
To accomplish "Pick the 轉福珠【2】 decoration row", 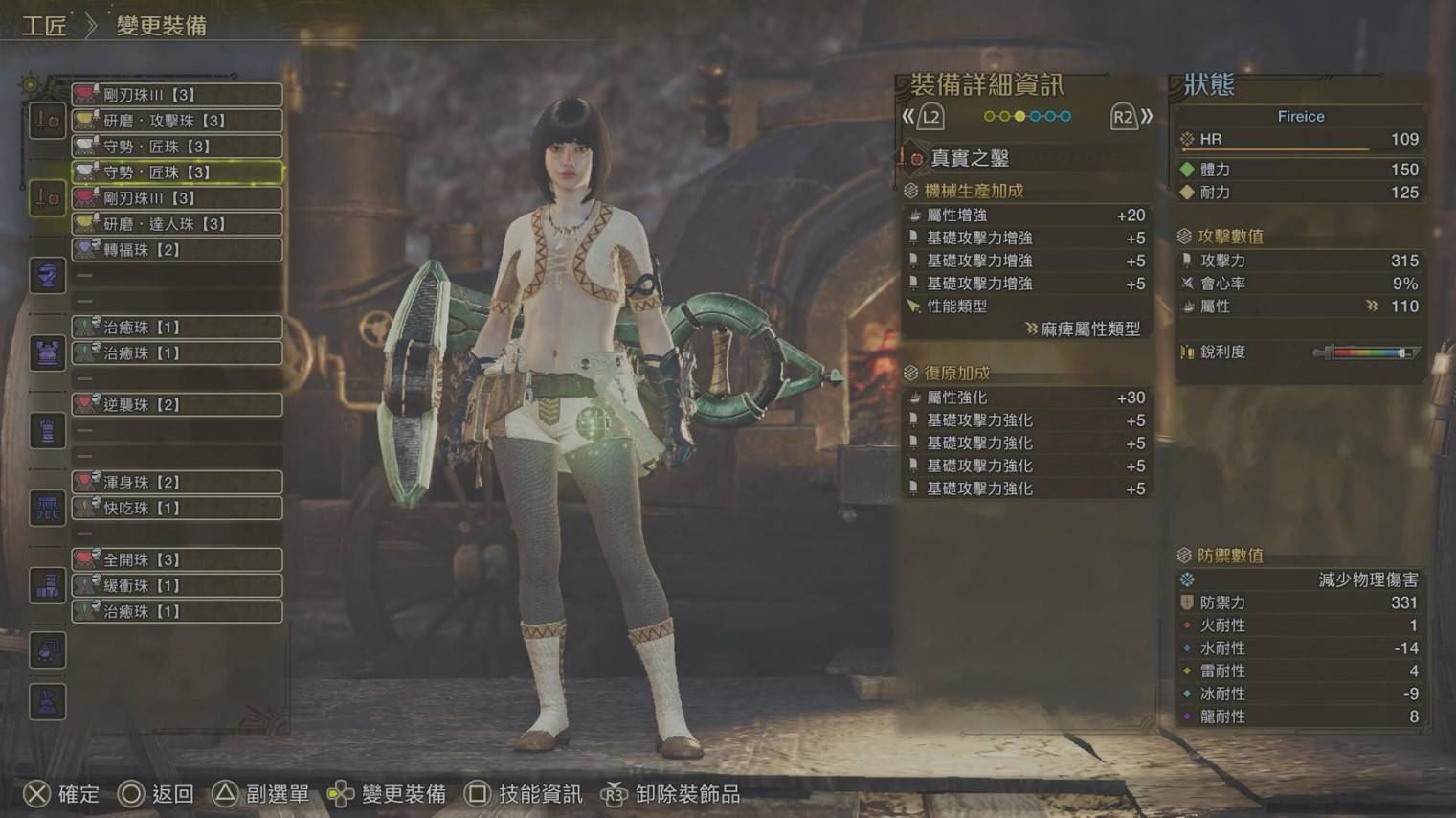I will (x=177, y=250).
